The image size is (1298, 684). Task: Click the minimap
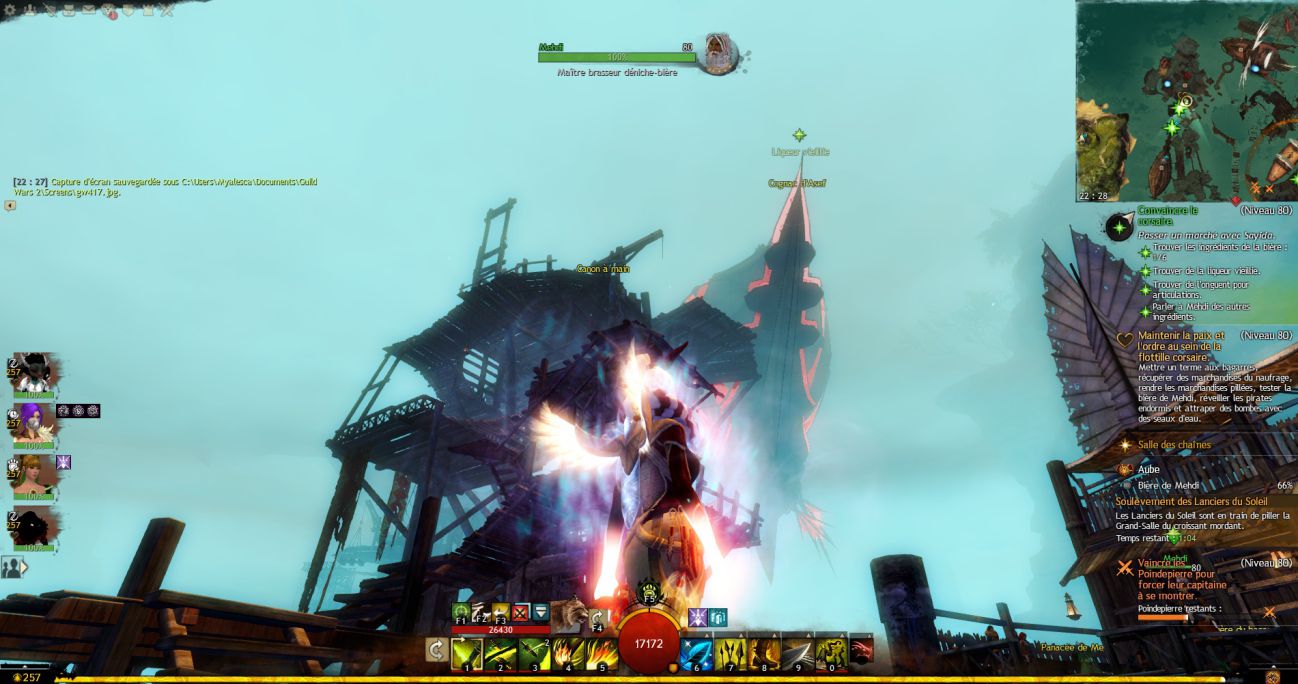(x=1186, y=100)
